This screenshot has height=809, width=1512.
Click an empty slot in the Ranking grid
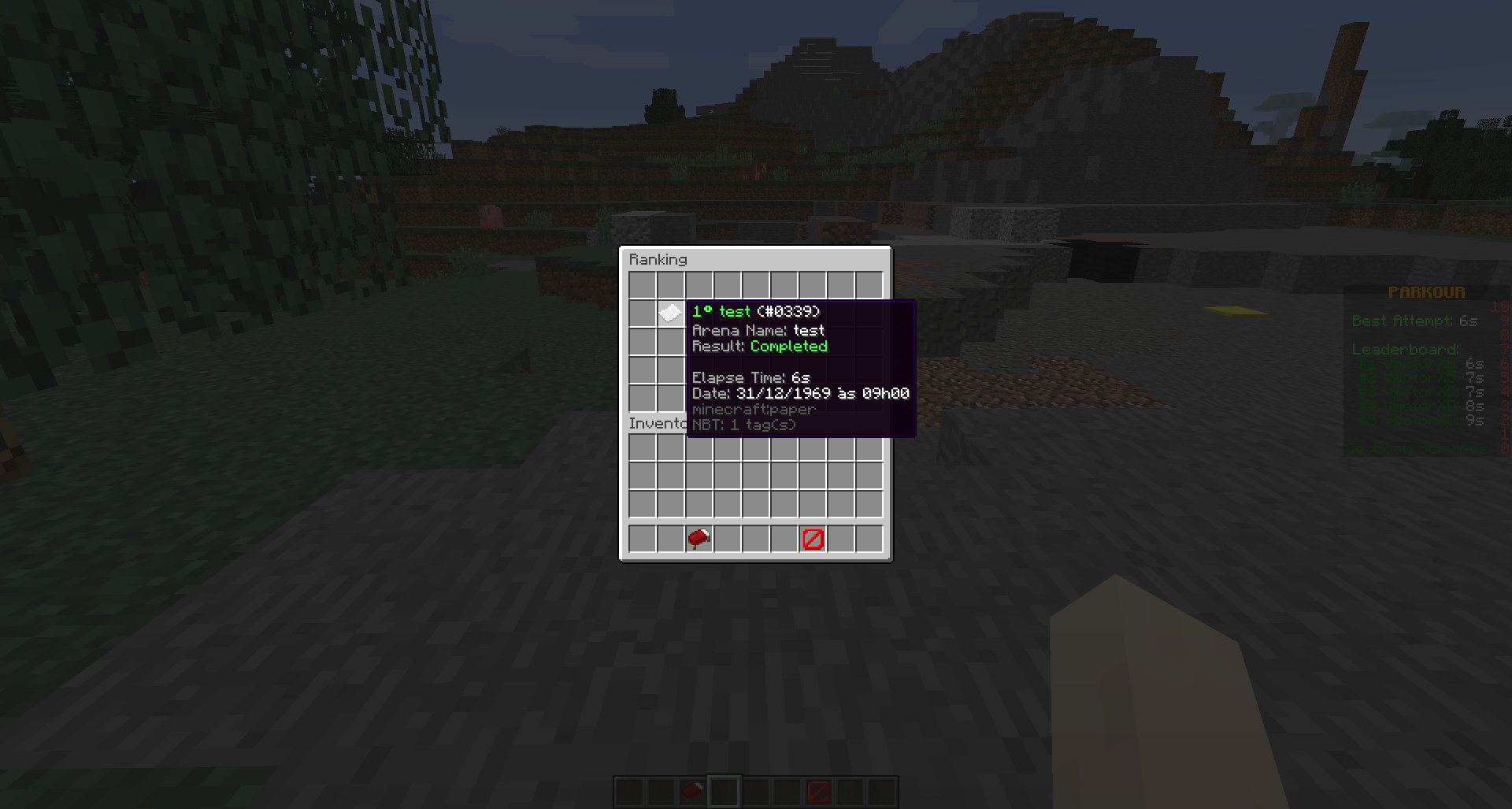coord(640,284)
